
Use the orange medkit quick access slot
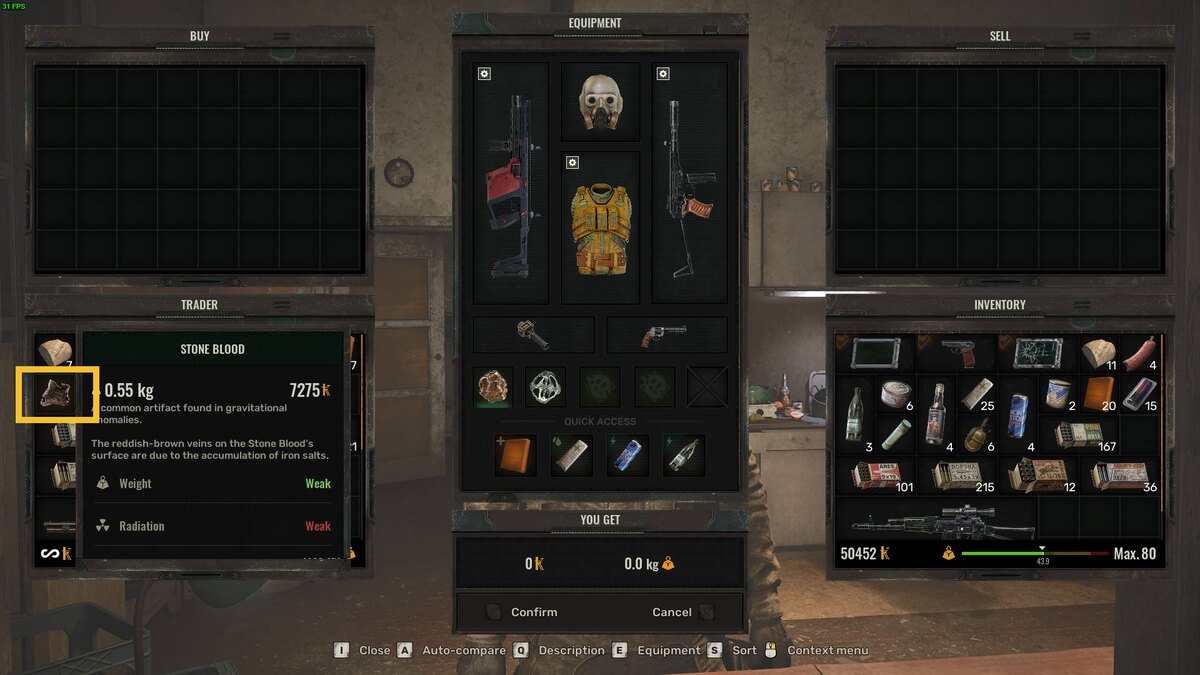(515, 455)
